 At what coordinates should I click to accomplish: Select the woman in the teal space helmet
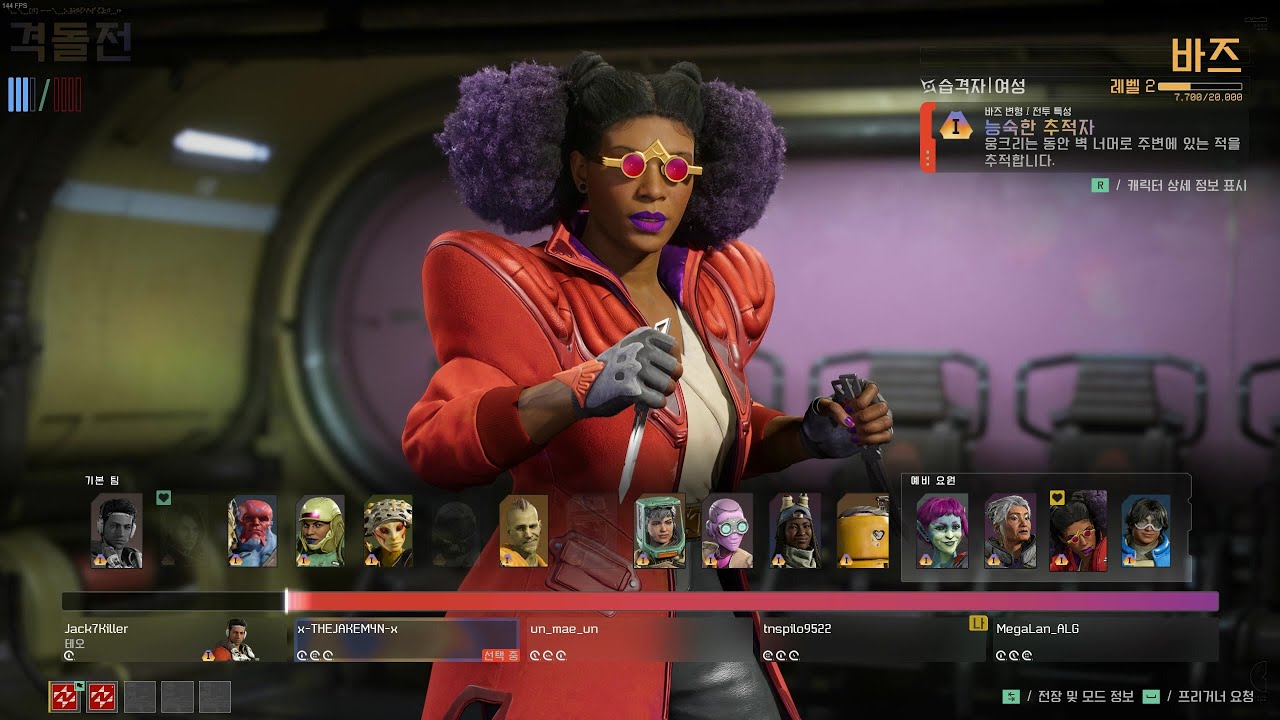[660, 531]
